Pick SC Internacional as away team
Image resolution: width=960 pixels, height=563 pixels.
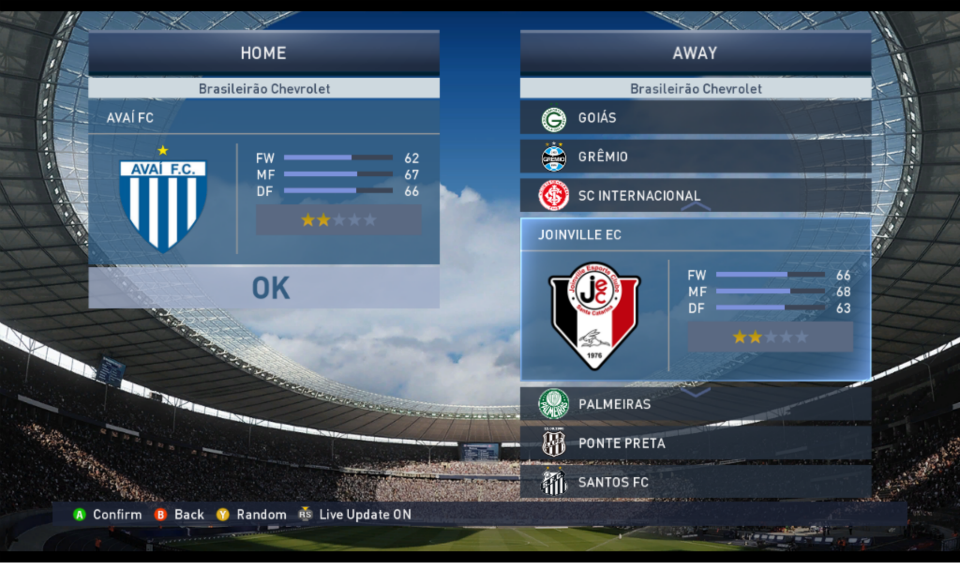tap(695, 196)
